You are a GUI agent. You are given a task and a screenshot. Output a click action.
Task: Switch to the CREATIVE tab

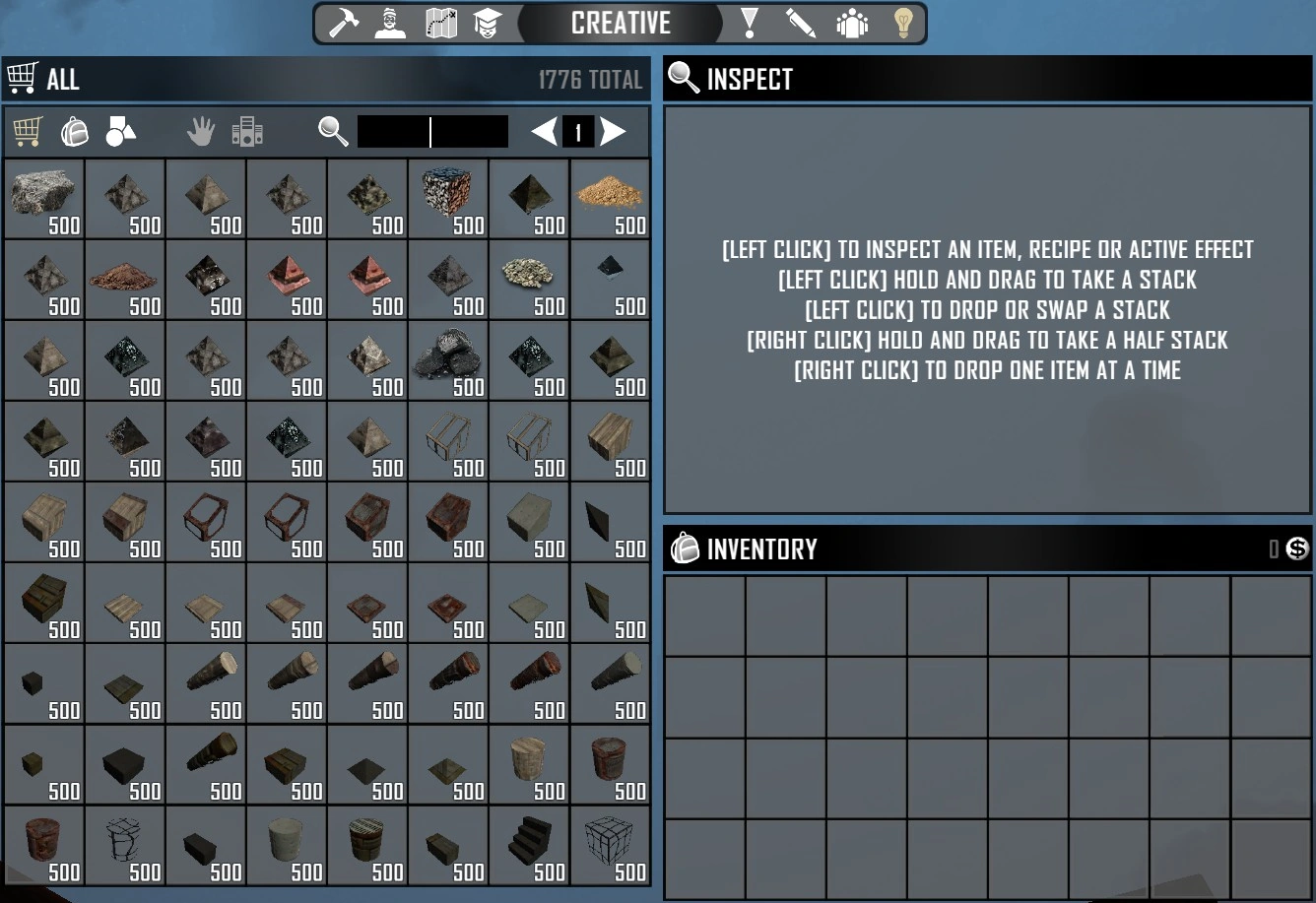coord(621,23)
